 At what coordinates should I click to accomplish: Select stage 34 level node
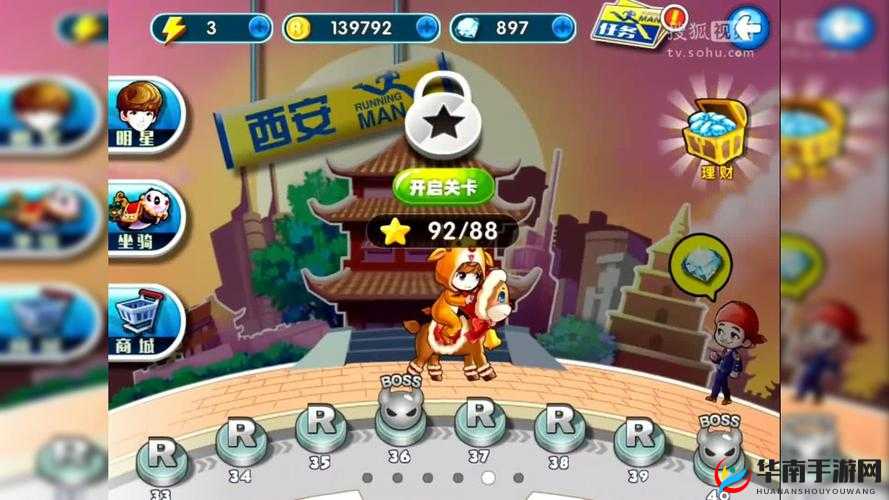point(241,436)
